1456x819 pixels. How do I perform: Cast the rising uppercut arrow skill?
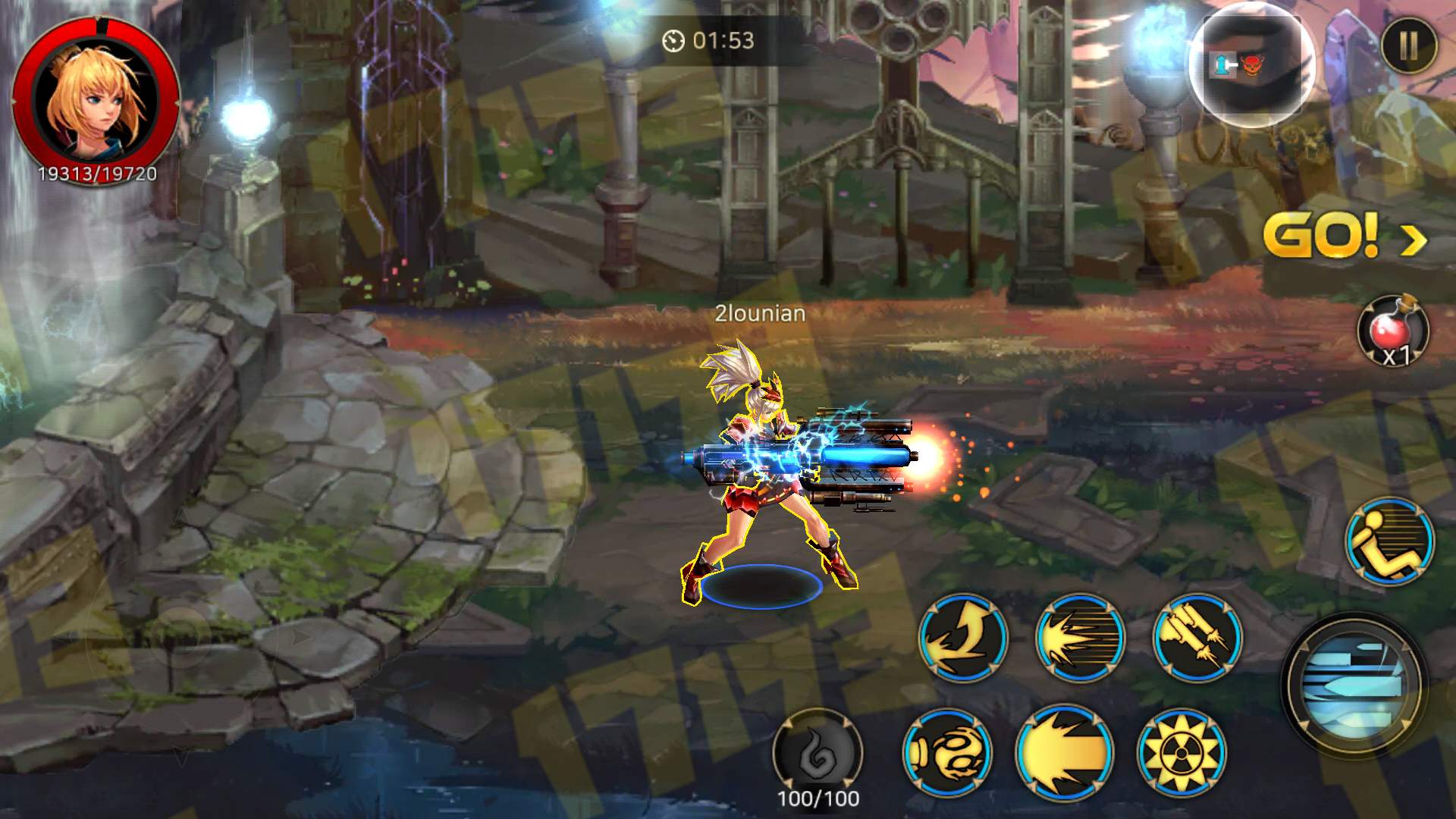click(x=962, y=637)
